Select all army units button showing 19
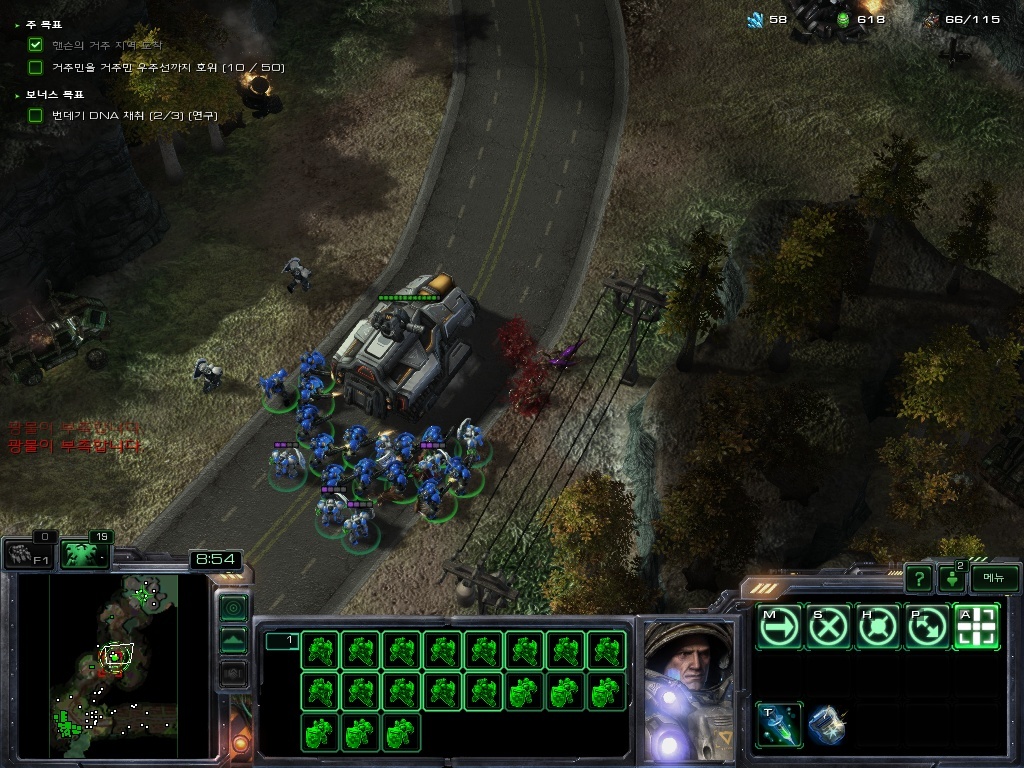 [x=84, y=554]
